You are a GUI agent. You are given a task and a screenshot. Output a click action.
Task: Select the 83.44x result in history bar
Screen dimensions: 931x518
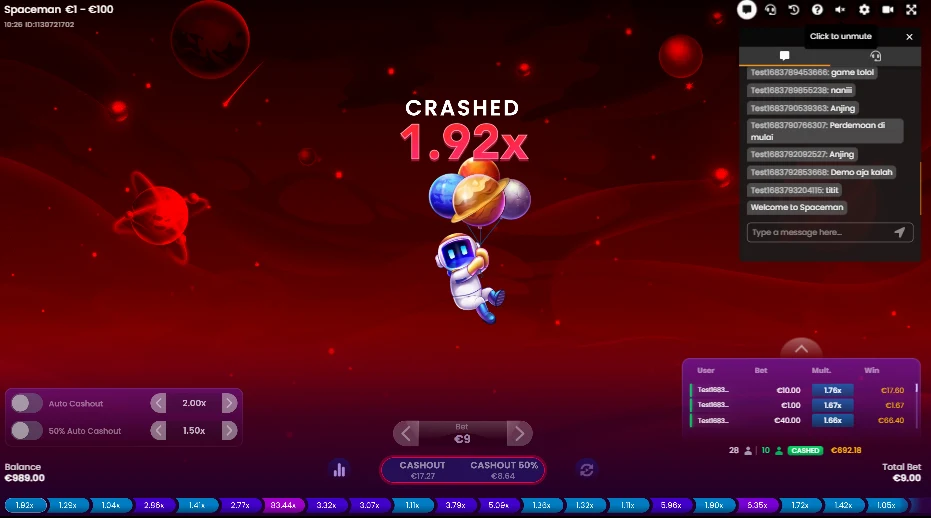tap(281, 506)
